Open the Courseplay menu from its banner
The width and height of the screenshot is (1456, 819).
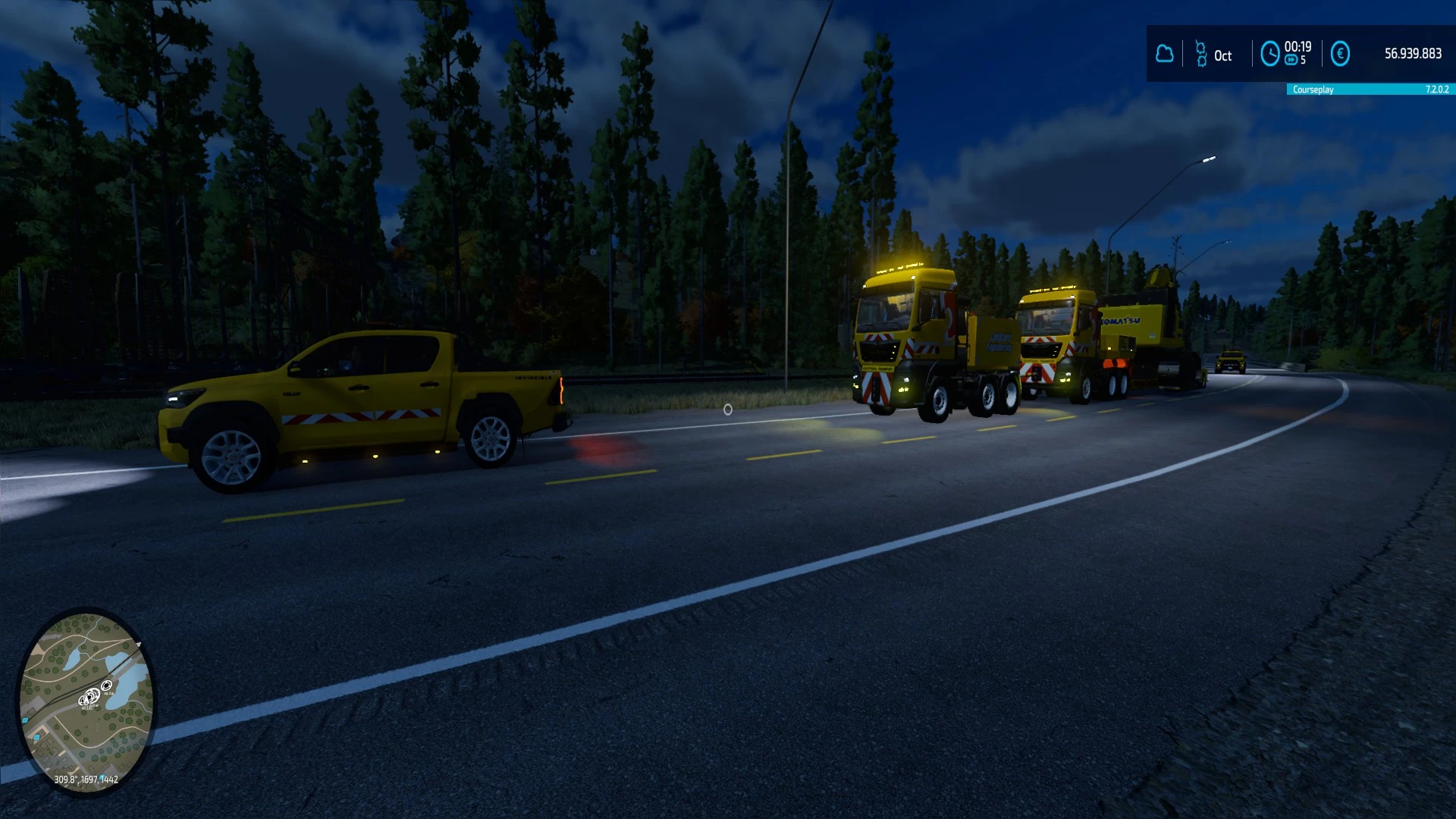tap(1313, 89)
